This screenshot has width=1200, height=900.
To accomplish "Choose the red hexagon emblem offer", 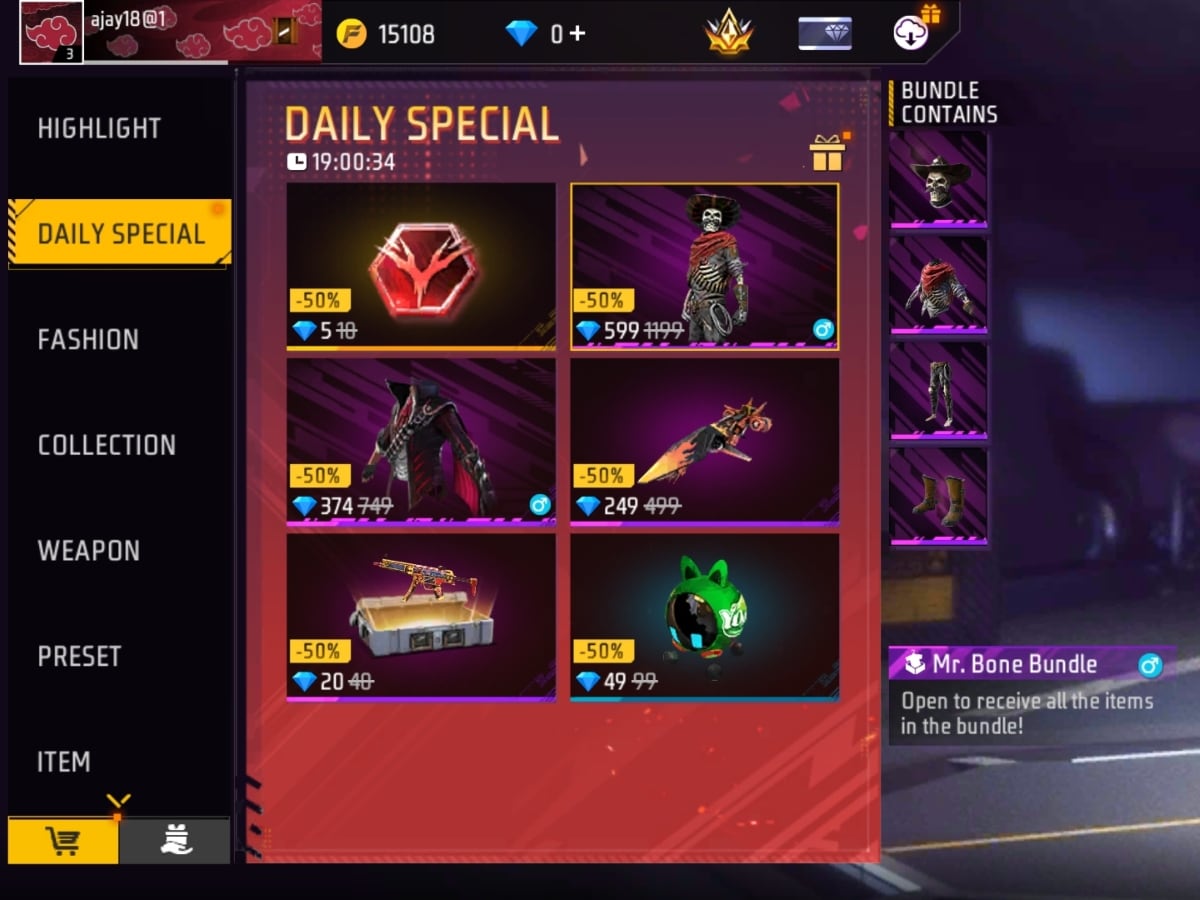I will (421, 266).
